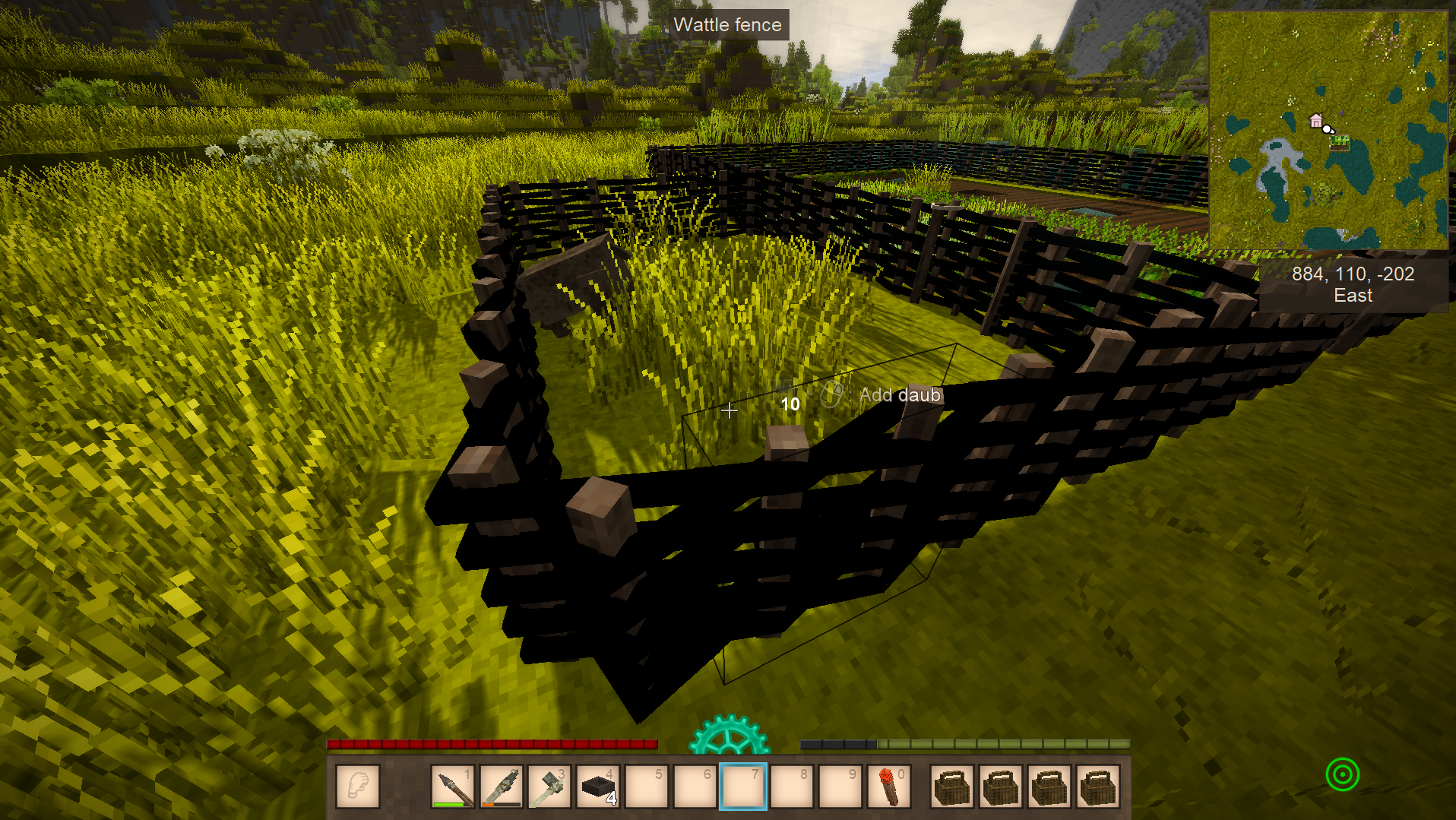
Task: Click the green crop marker on minimap
Action: click(x=1339, y=142)
